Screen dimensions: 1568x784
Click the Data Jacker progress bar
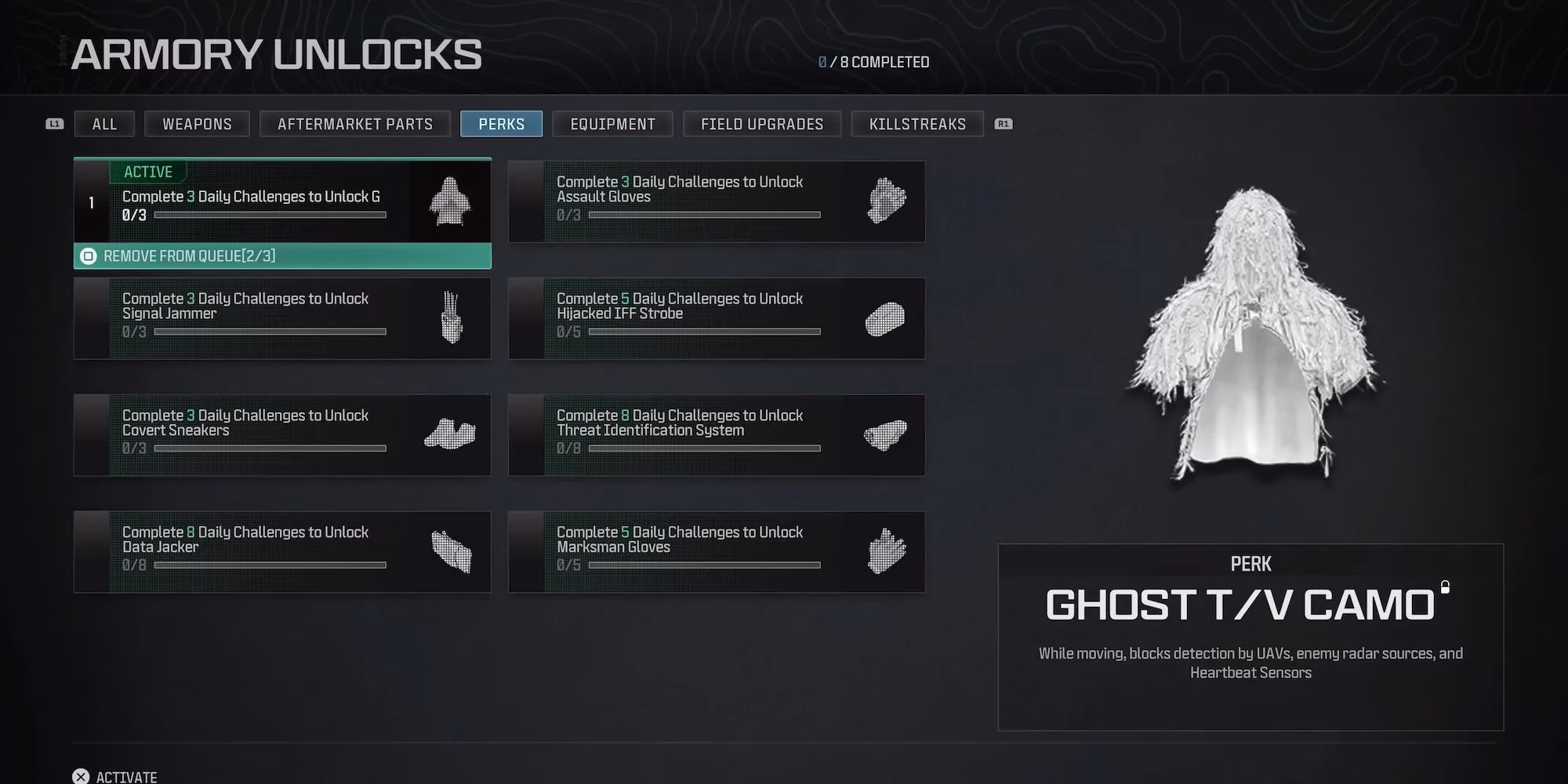[x=272, y=564]
